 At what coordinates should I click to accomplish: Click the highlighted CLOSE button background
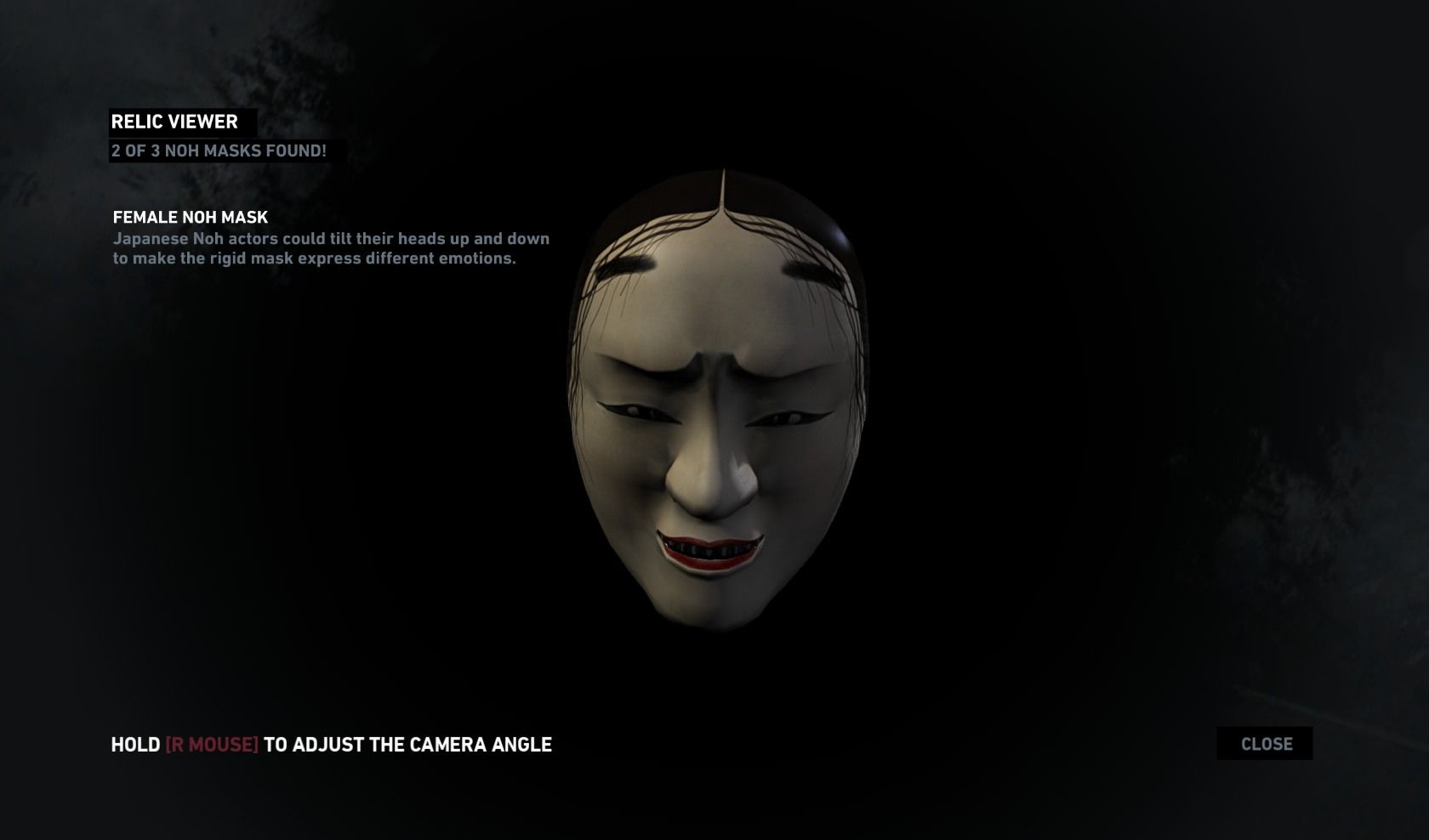pyautogui.click(x=1267, y=743)
